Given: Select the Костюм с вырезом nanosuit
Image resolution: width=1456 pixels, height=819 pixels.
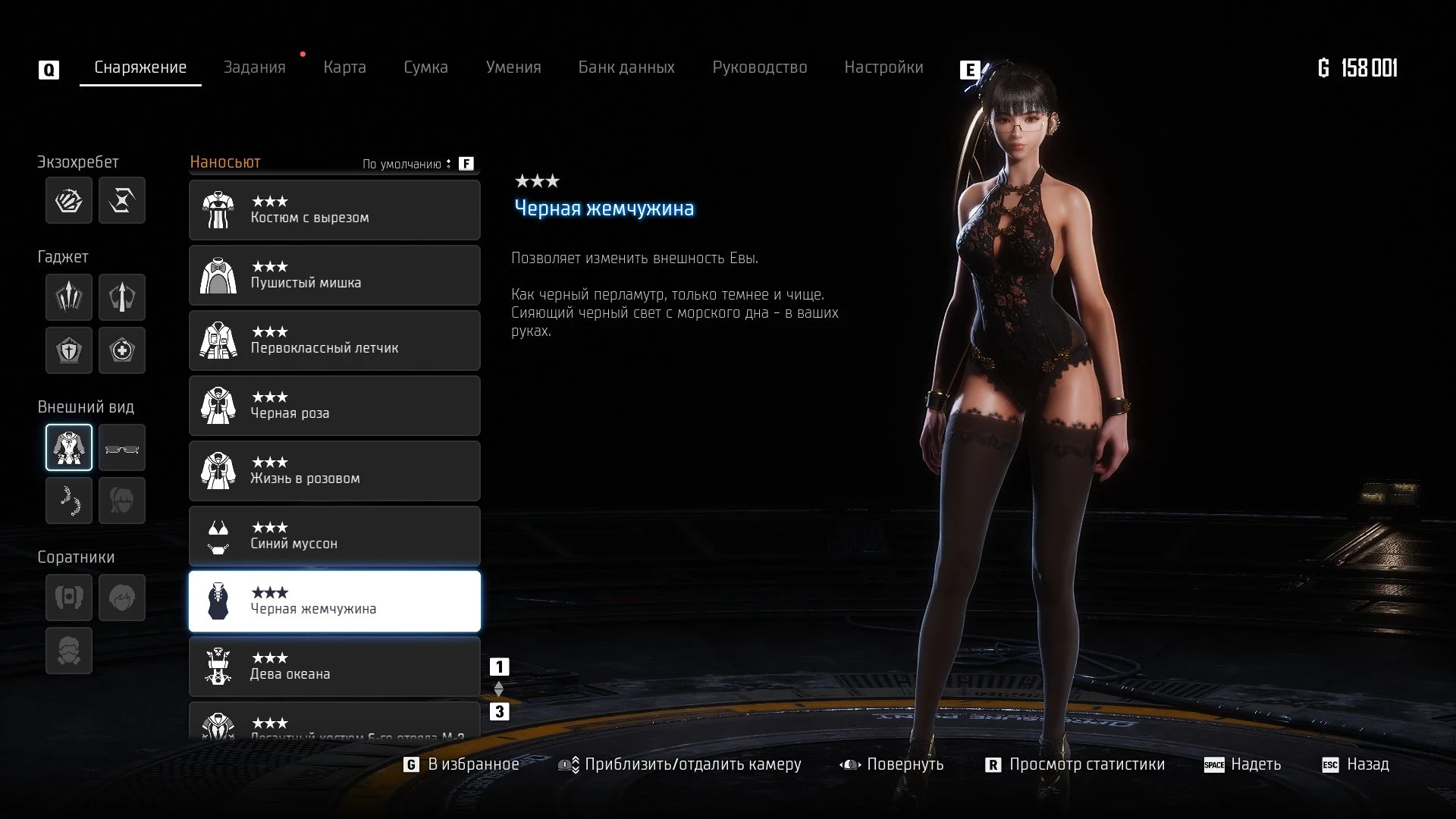Looking at the screenshot, I should click(x=334, y=210).
